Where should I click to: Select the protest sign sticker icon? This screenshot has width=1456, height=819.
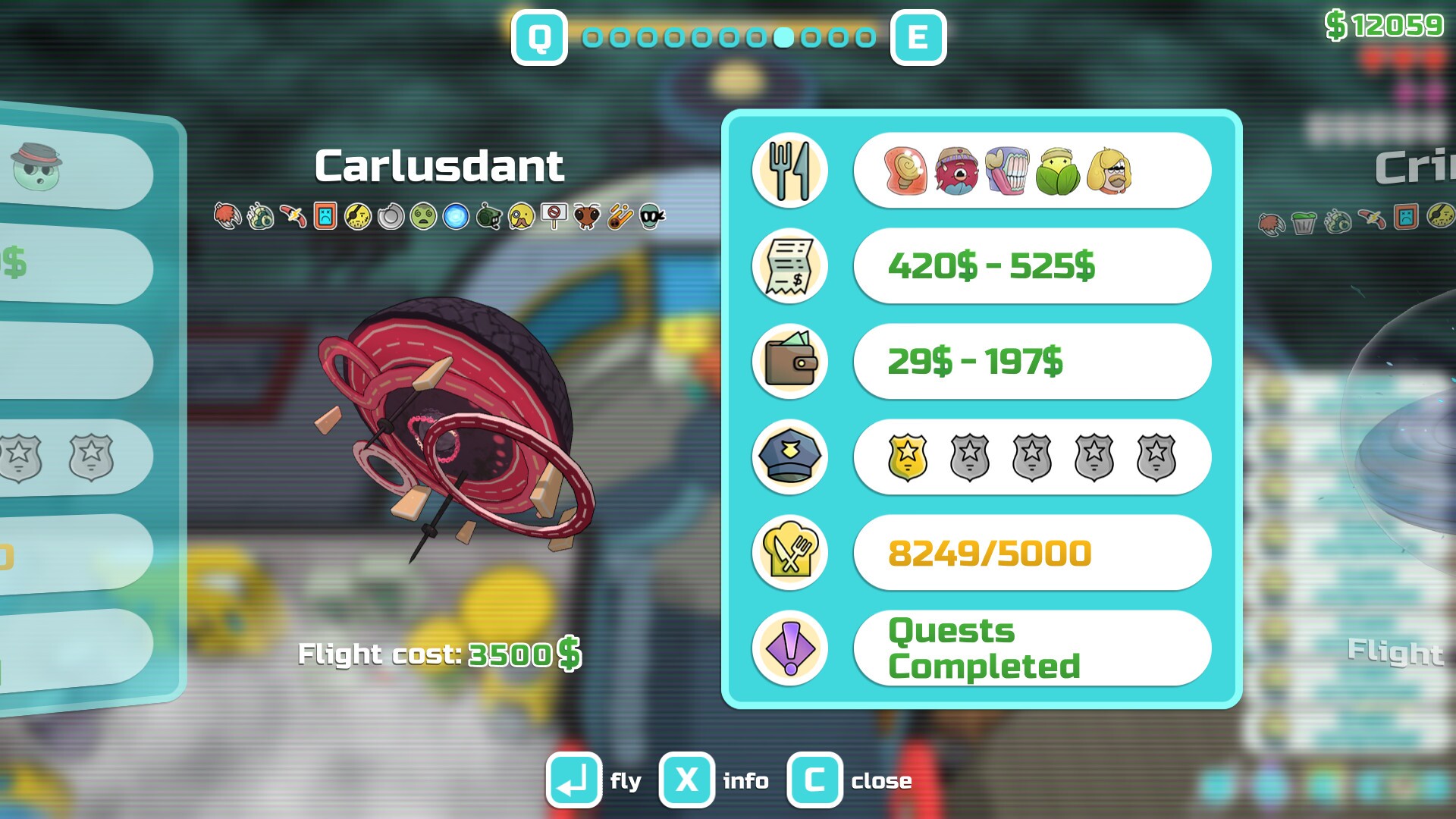(554, 216)
